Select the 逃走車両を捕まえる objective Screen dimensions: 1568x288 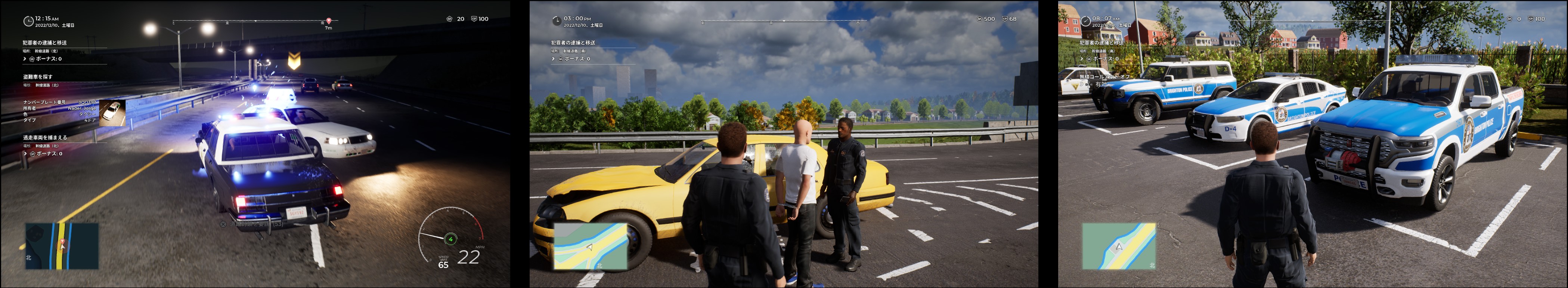coord(45,138)
